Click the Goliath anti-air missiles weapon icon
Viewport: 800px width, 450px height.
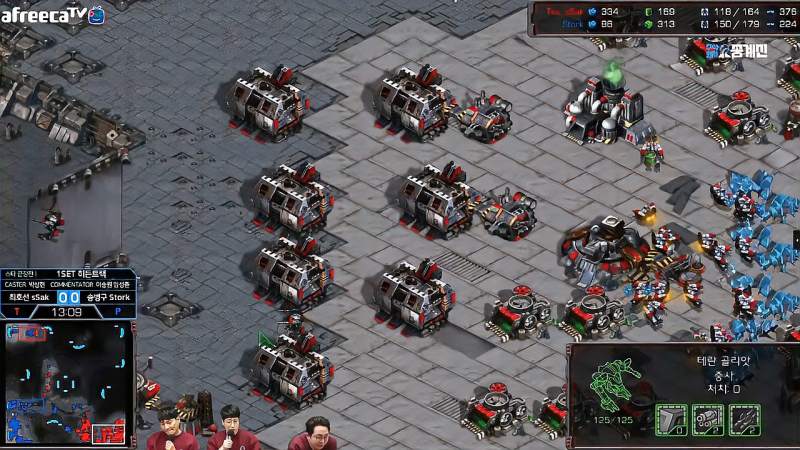point(745,421)
